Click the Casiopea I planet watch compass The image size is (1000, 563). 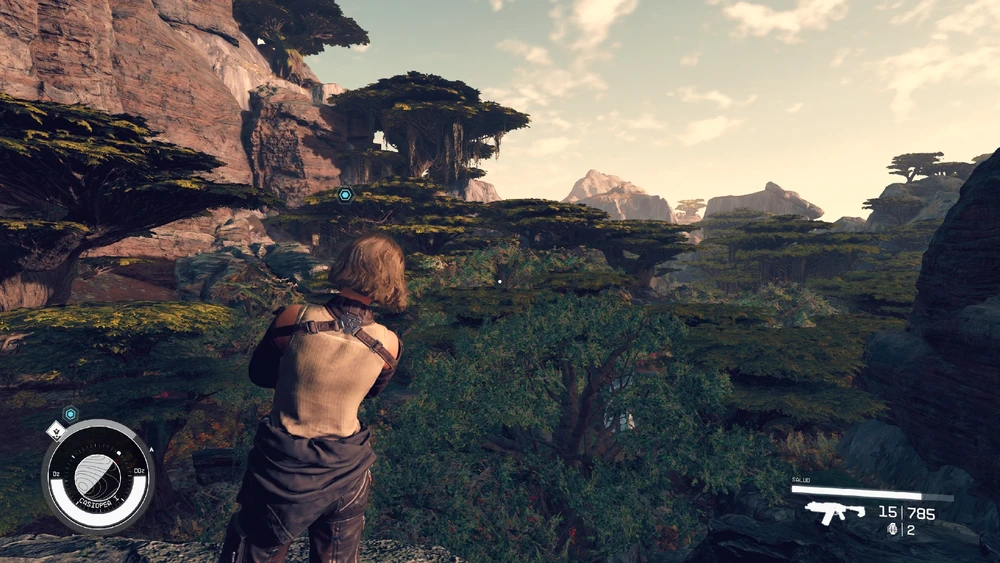(x=97, y=476)
